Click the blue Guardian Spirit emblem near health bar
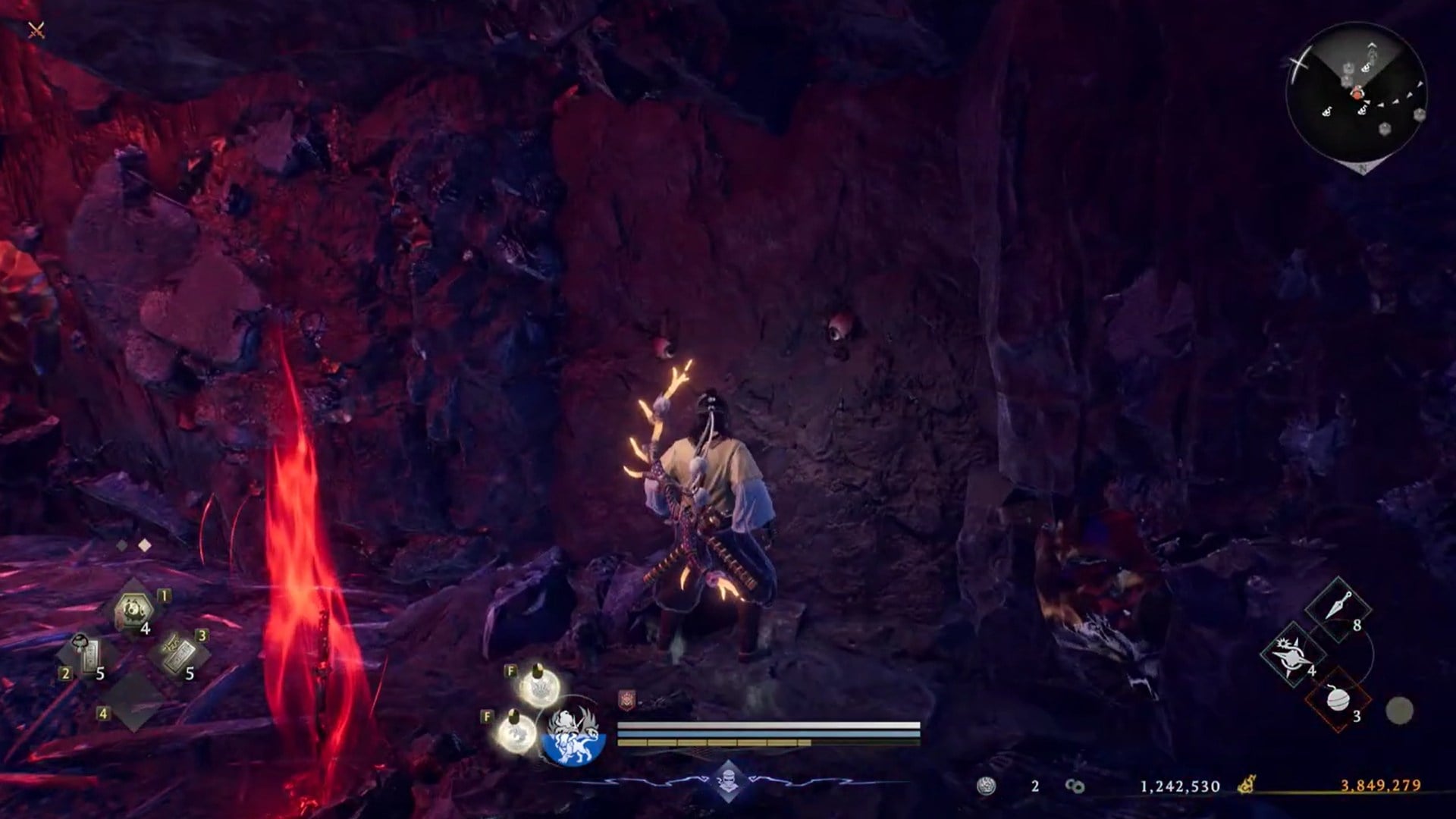 (x=573, y=738)
